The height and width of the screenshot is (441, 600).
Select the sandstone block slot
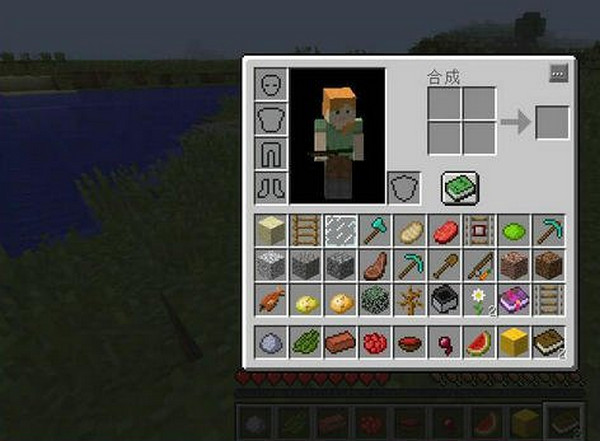tap(271, 231)
